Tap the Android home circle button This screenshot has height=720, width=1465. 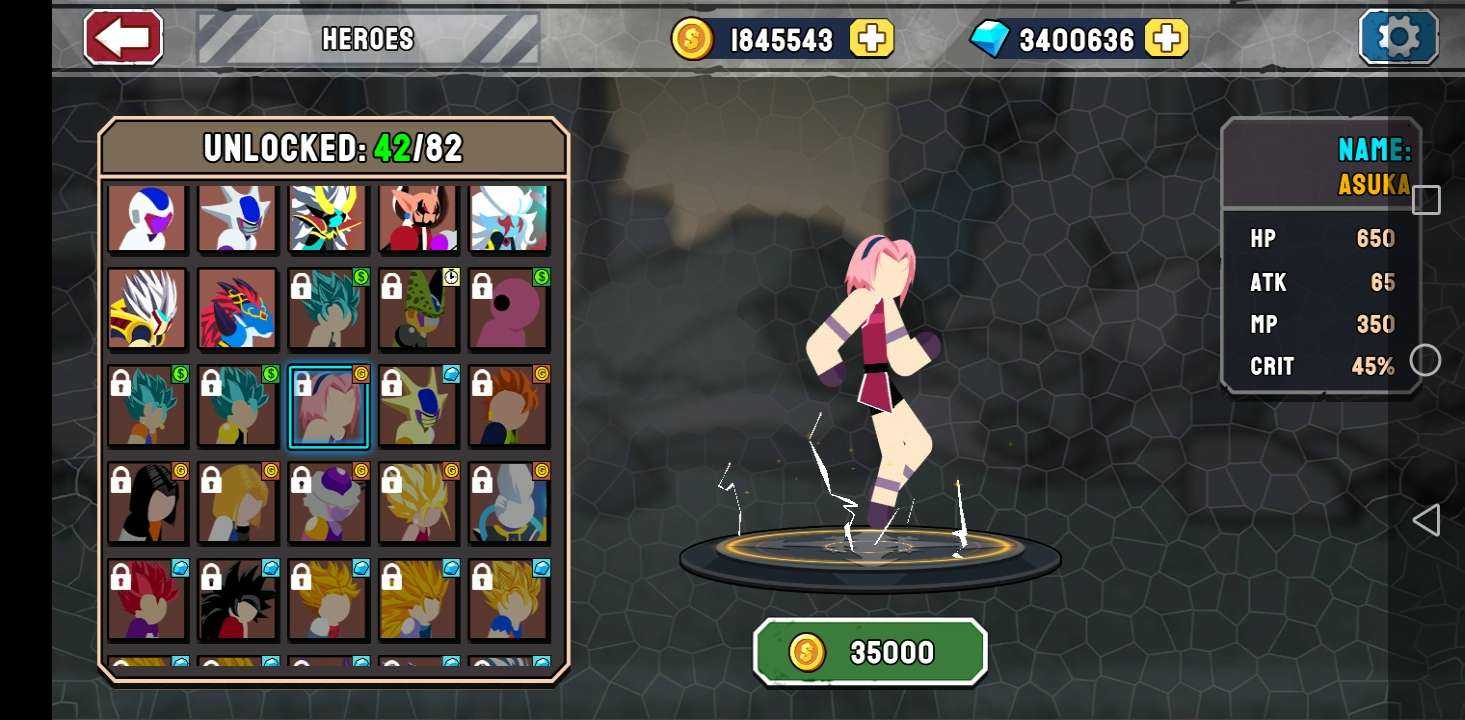pyautogui.click(x=1425, y=360)
